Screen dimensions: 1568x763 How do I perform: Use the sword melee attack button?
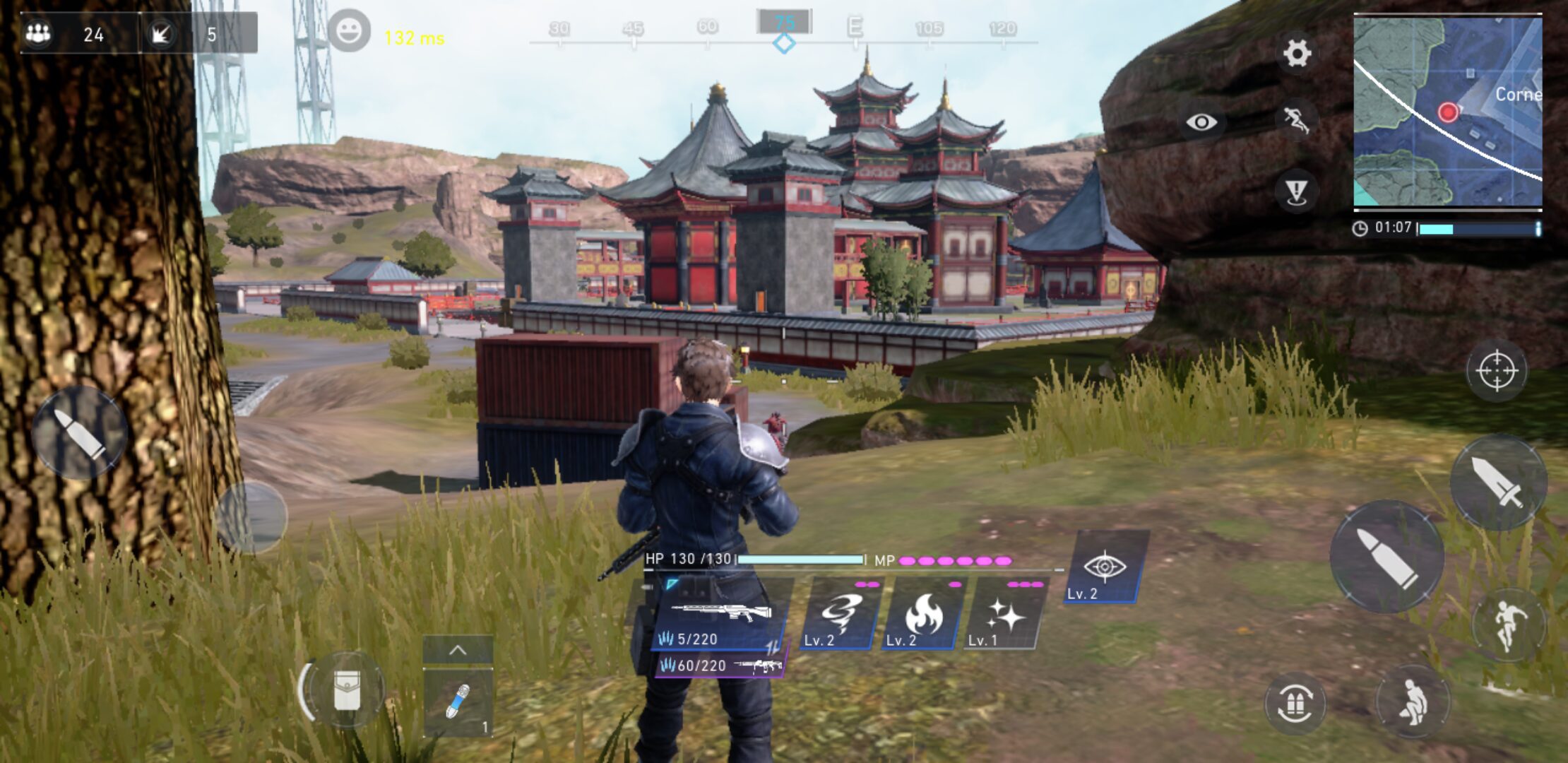tap(1498, 483)
